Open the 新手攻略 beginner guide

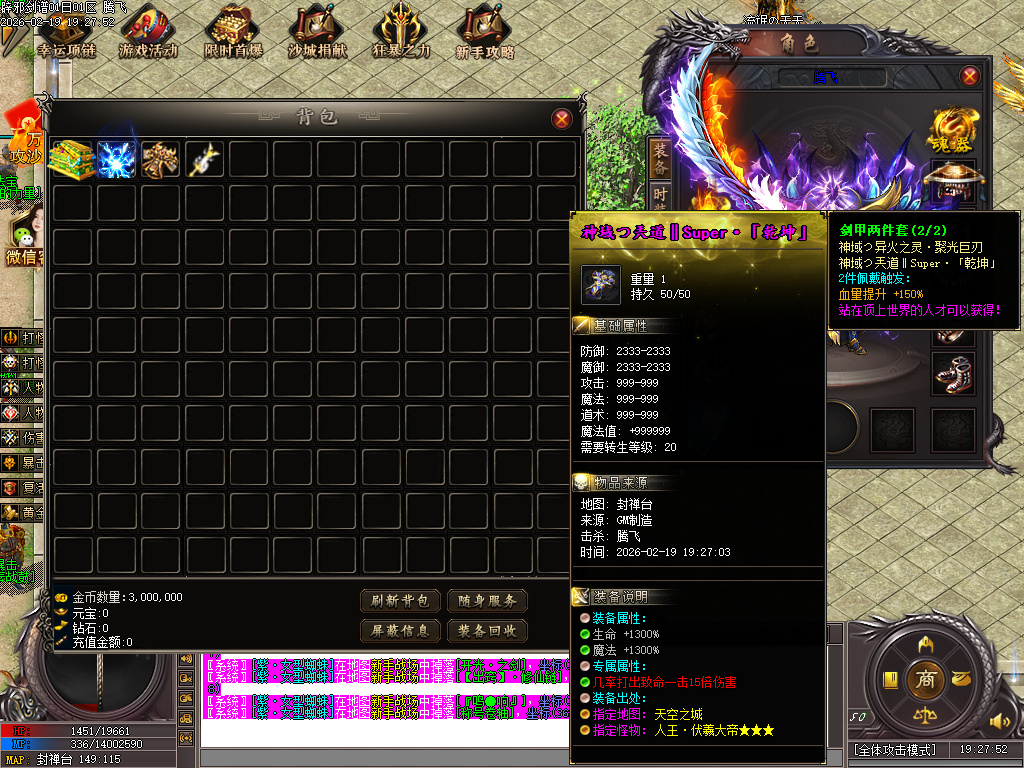point(485,34)
